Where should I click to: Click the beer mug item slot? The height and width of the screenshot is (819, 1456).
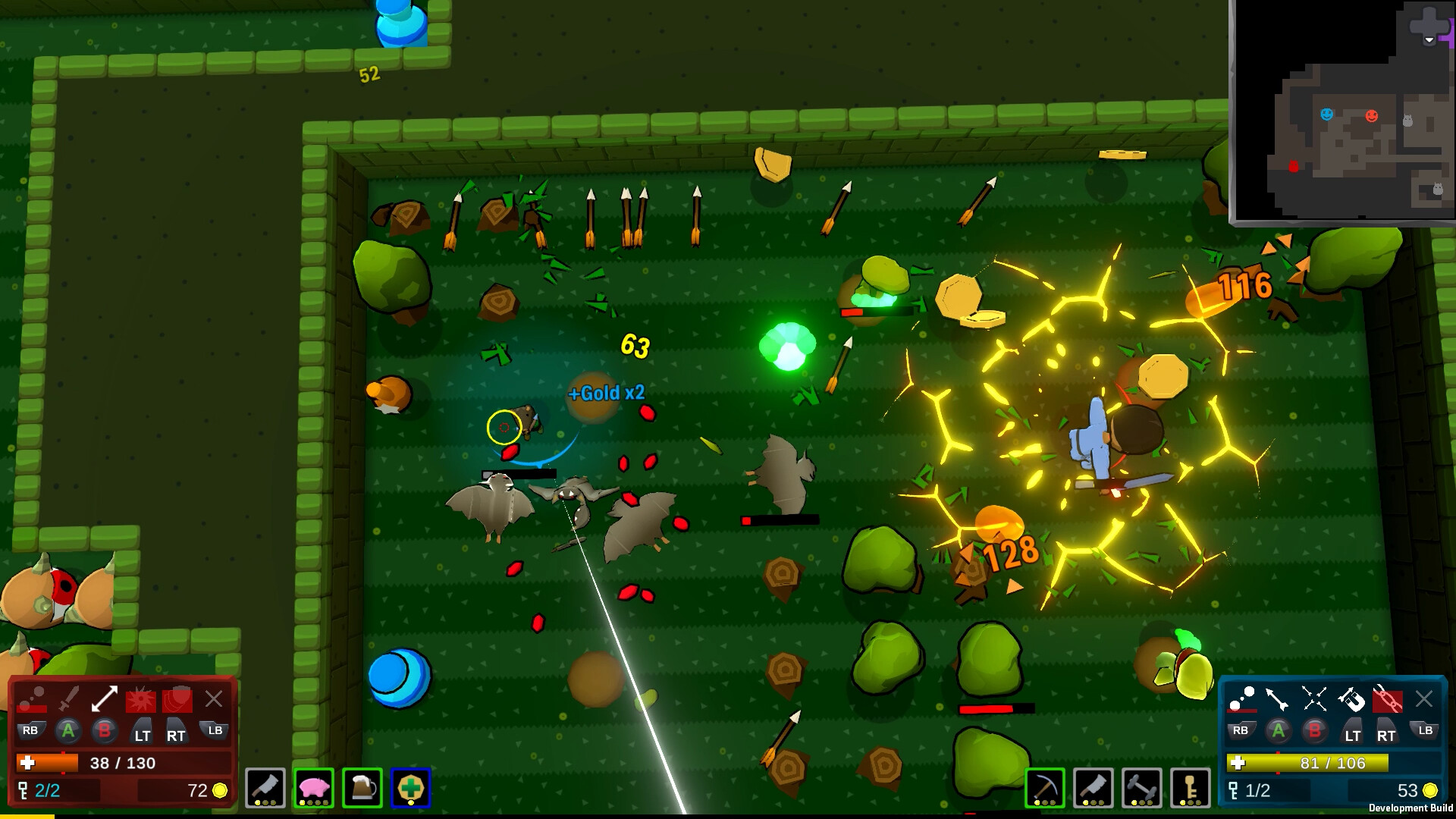[x=361, y=789]
